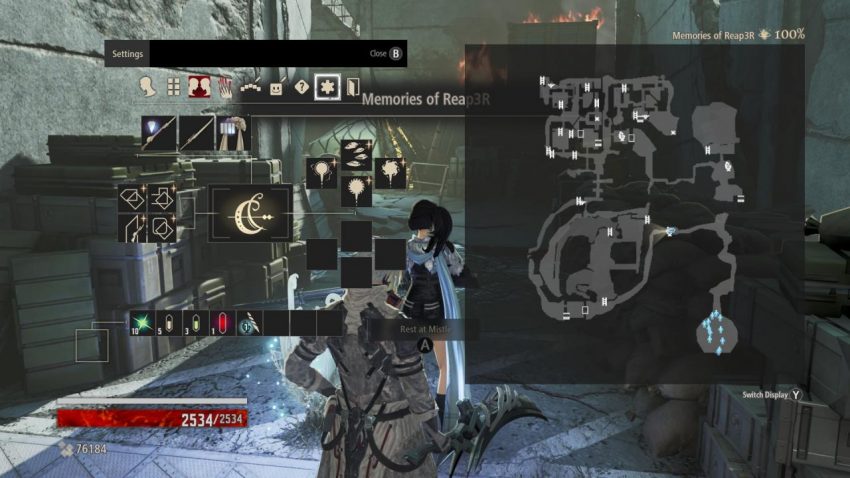This screenshot has height=478, width=850.
Task: Open the head profile tab
Action: 148,86
